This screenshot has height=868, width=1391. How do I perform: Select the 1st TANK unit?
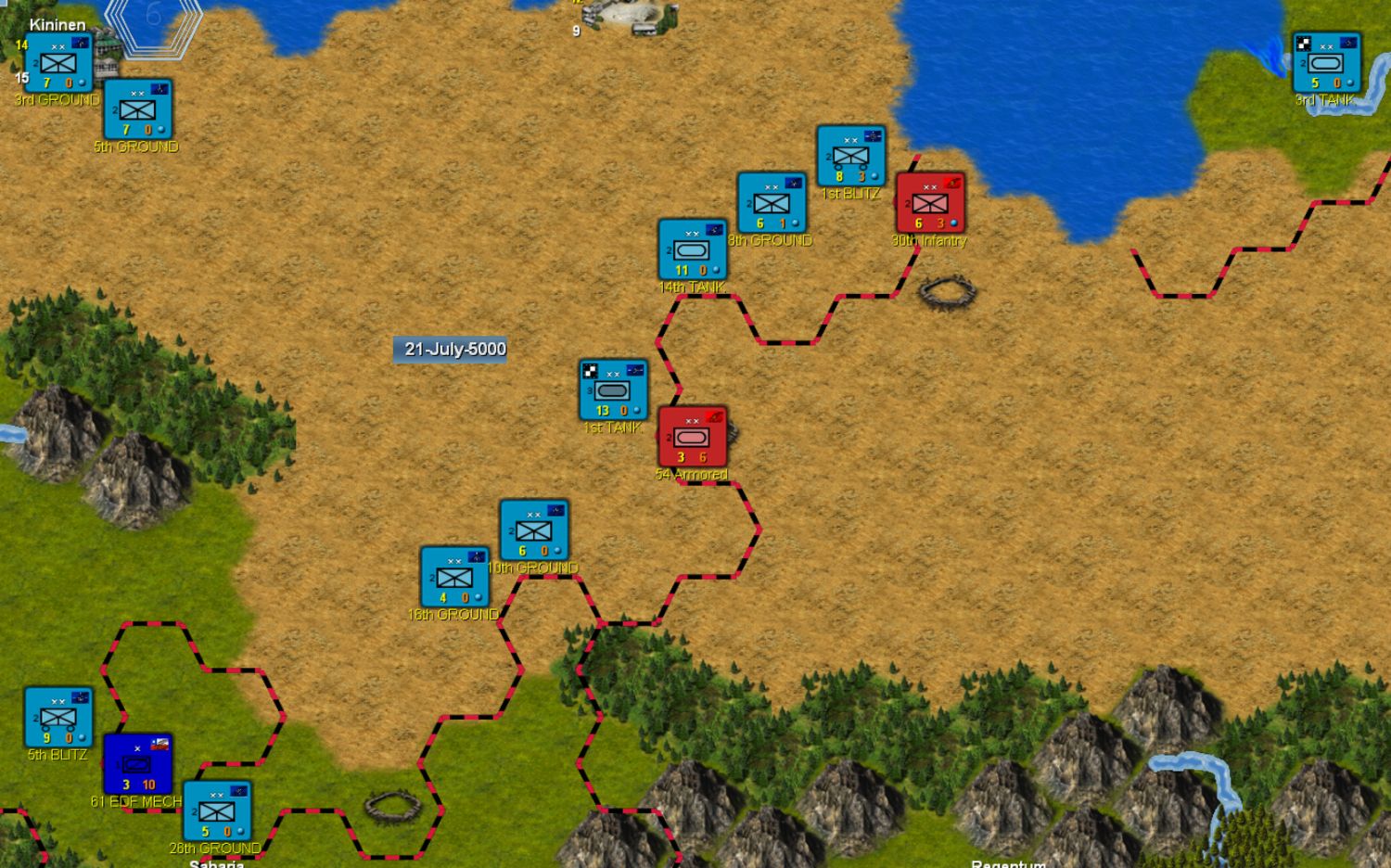(x=612, y=389)
